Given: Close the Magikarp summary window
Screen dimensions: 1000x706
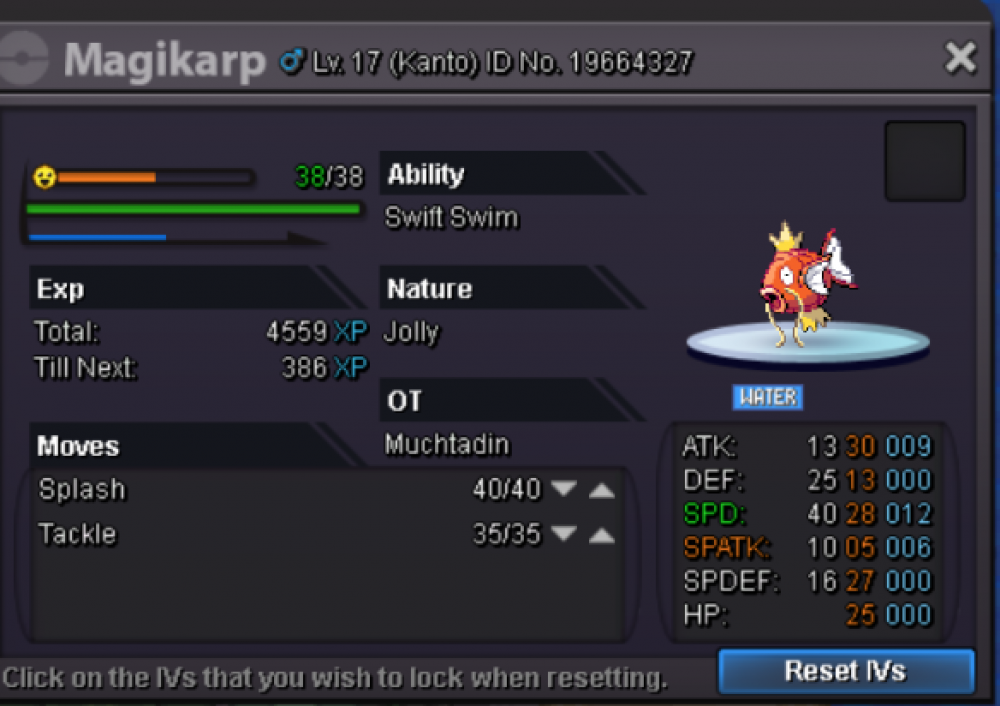Looking at the screenshot, I should point(960,58).
